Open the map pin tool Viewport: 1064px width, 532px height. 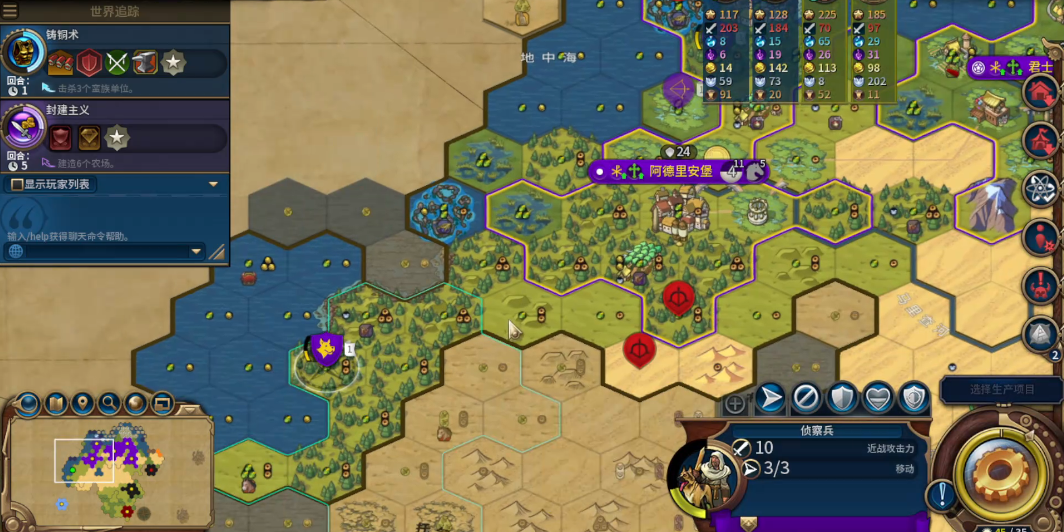click(83, 404)
